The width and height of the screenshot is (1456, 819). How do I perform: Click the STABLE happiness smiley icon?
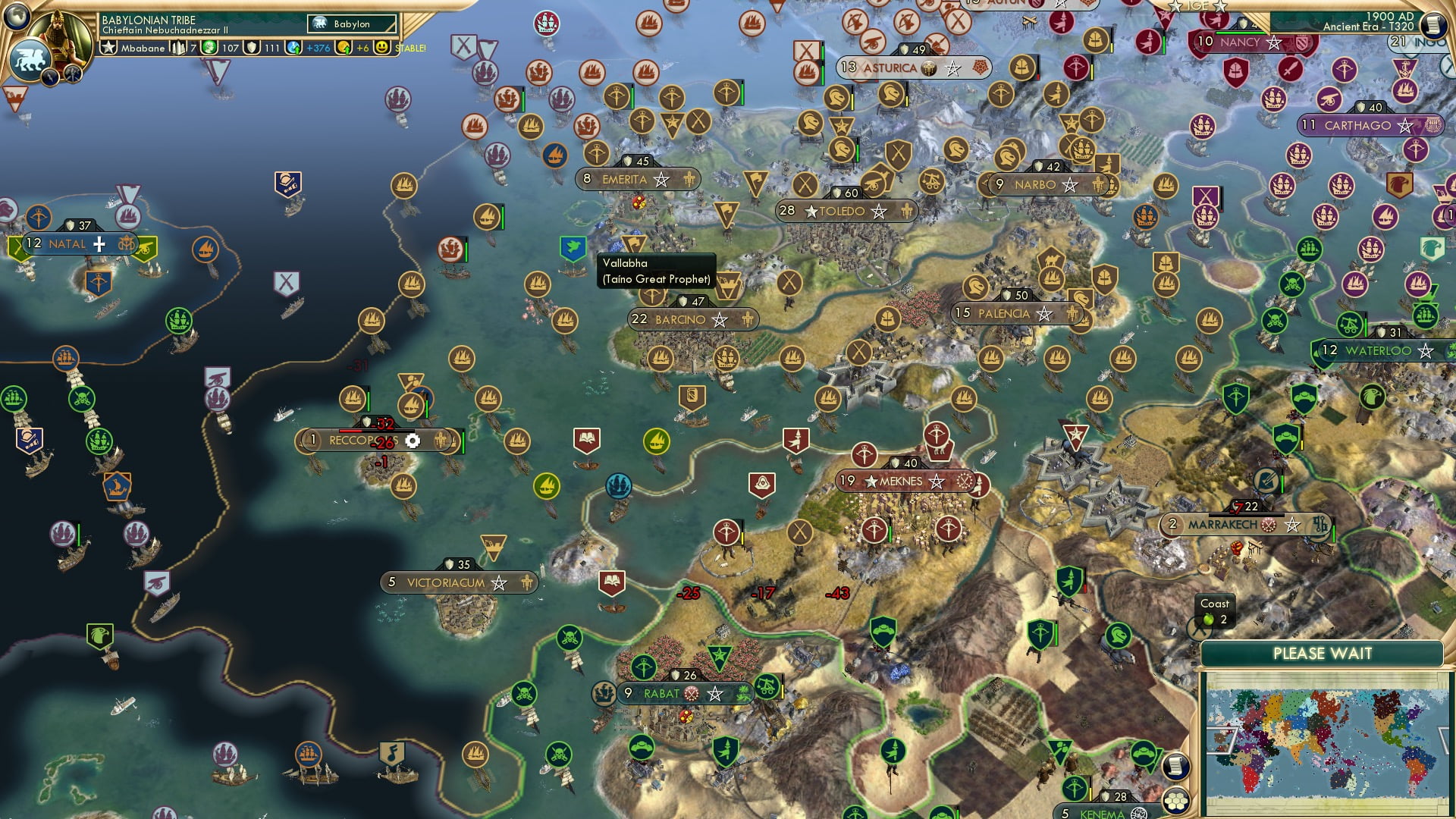coord(381,48)
